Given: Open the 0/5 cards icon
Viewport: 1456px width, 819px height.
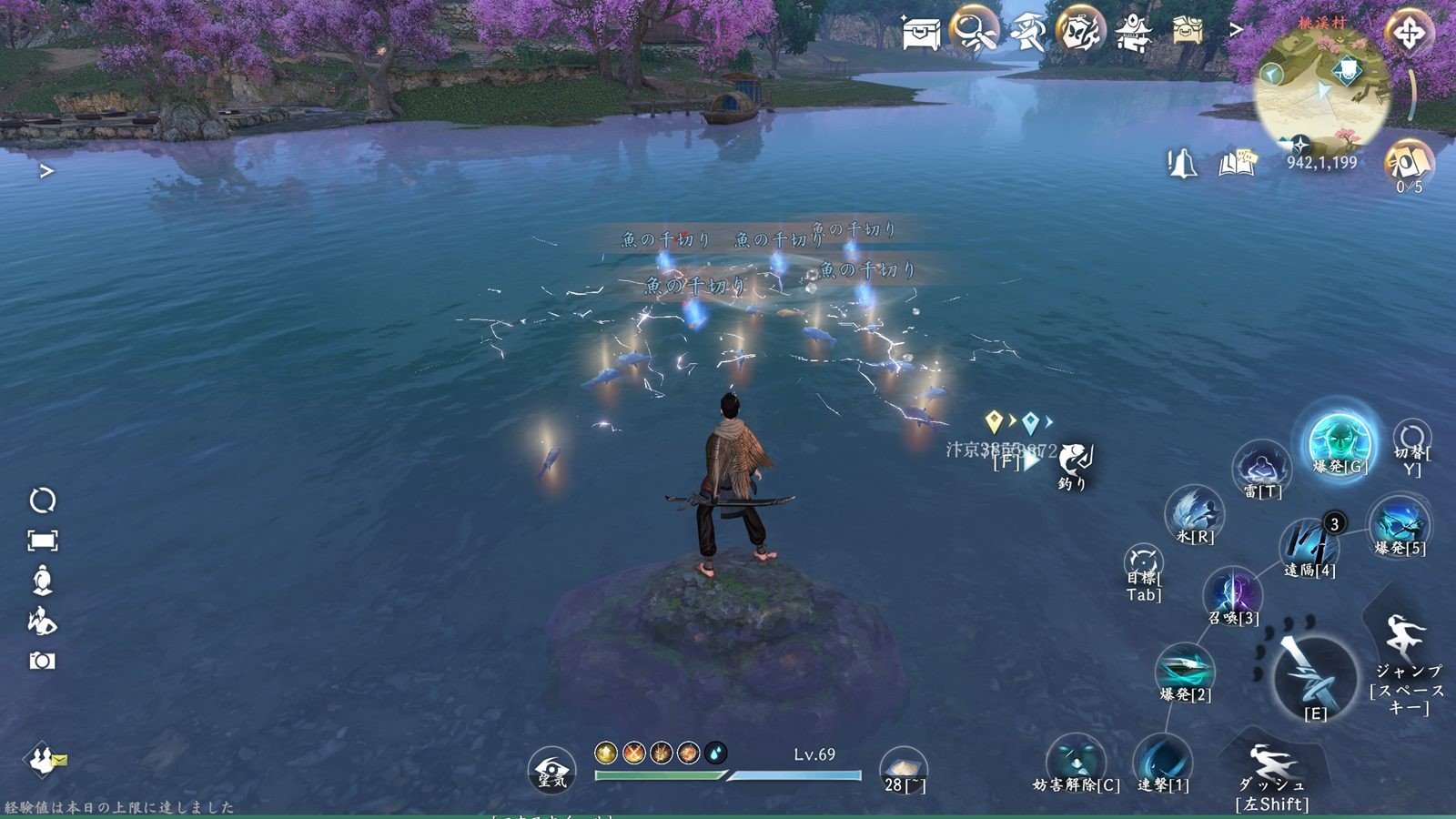Looking at the screenshot, I should point(1407,166).
